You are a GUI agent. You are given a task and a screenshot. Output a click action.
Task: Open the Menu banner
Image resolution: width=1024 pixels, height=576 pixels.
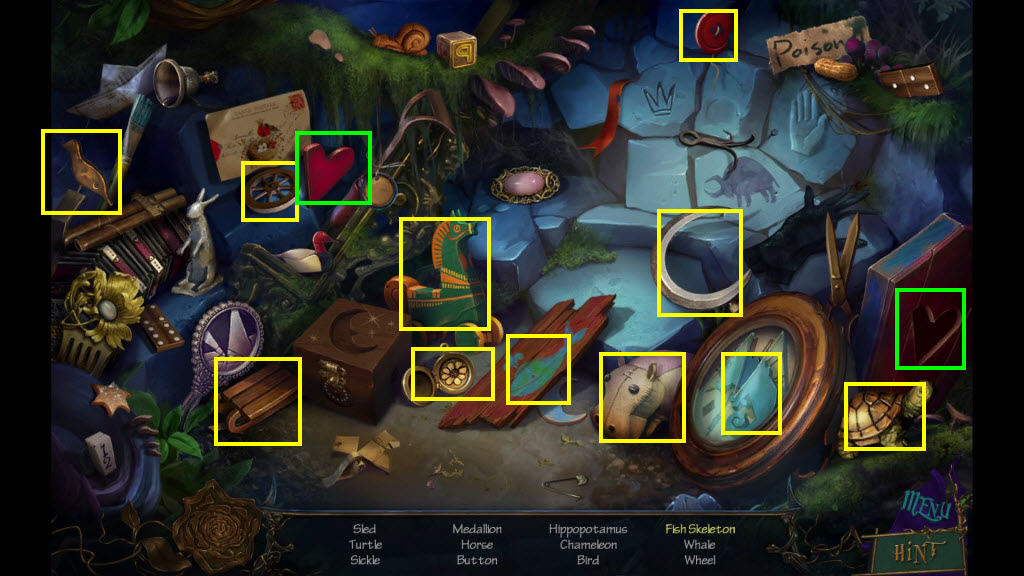pyautogui.click(x=925, y=506)
